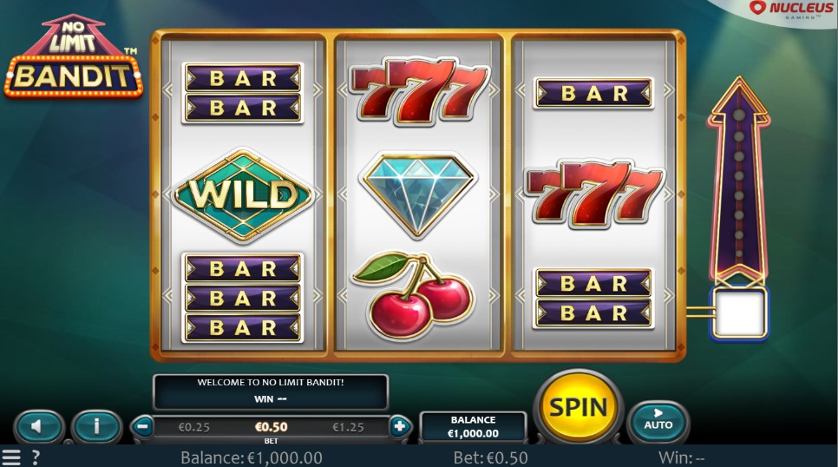The width and height of the screenshot is (838, 467).
Task: Mute the game using the speaker button
Action: 38,427
